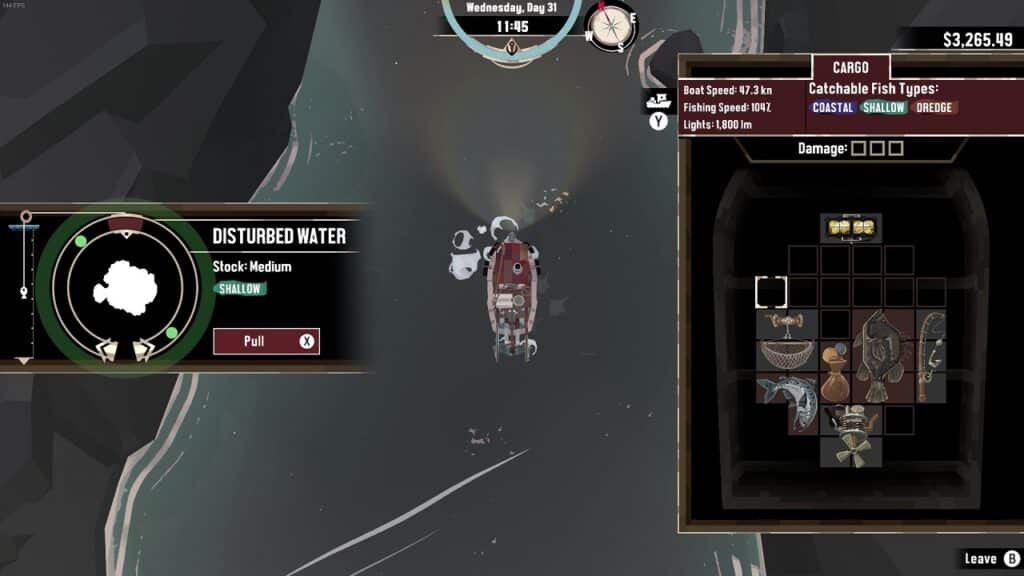Image resolution: width=1024 pixels, height=576 pixels.
Task: Click the compass at the top
Action: tap(611, 27)
